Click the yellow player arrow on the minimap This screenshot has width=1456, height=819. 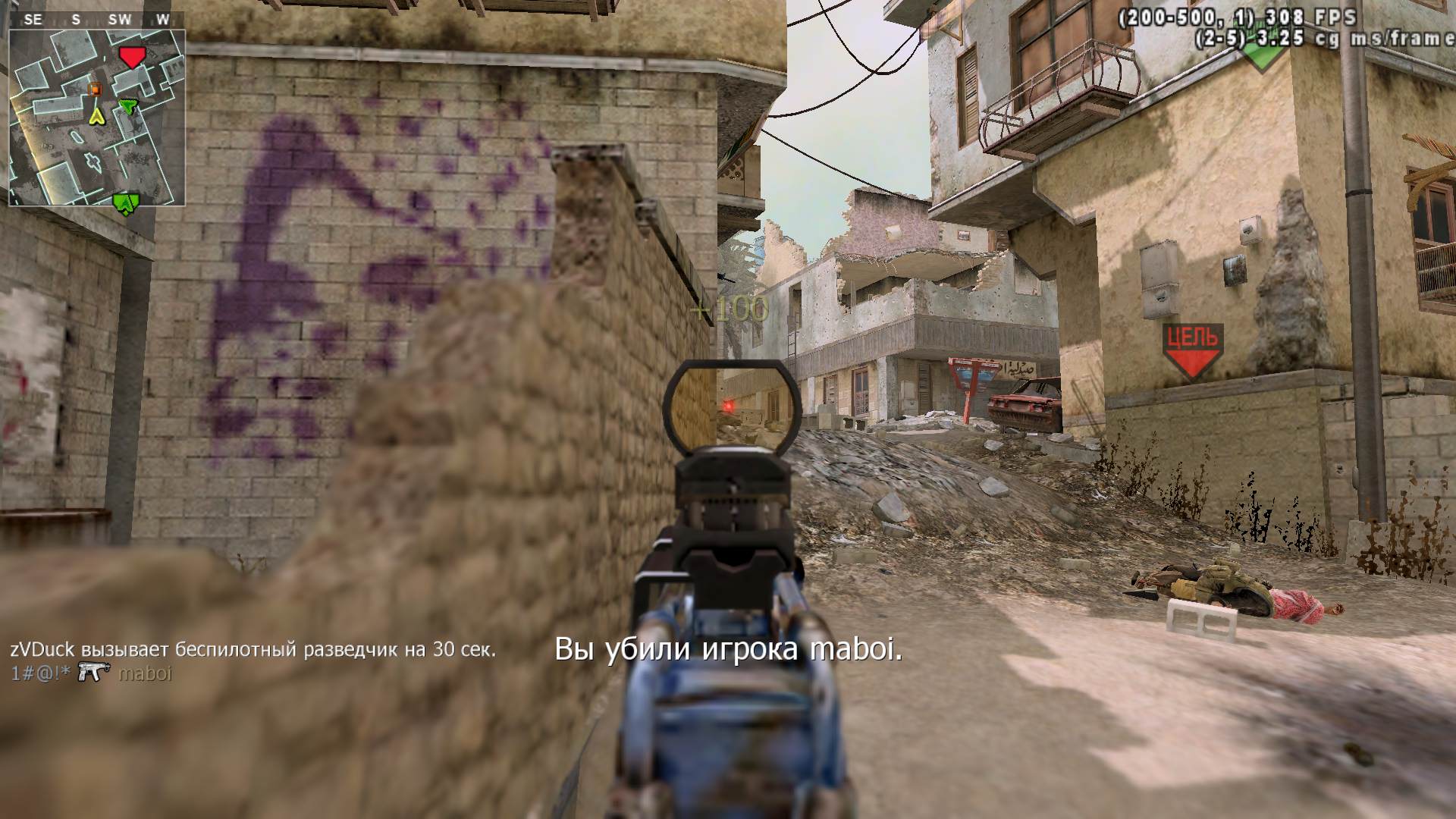96,115
